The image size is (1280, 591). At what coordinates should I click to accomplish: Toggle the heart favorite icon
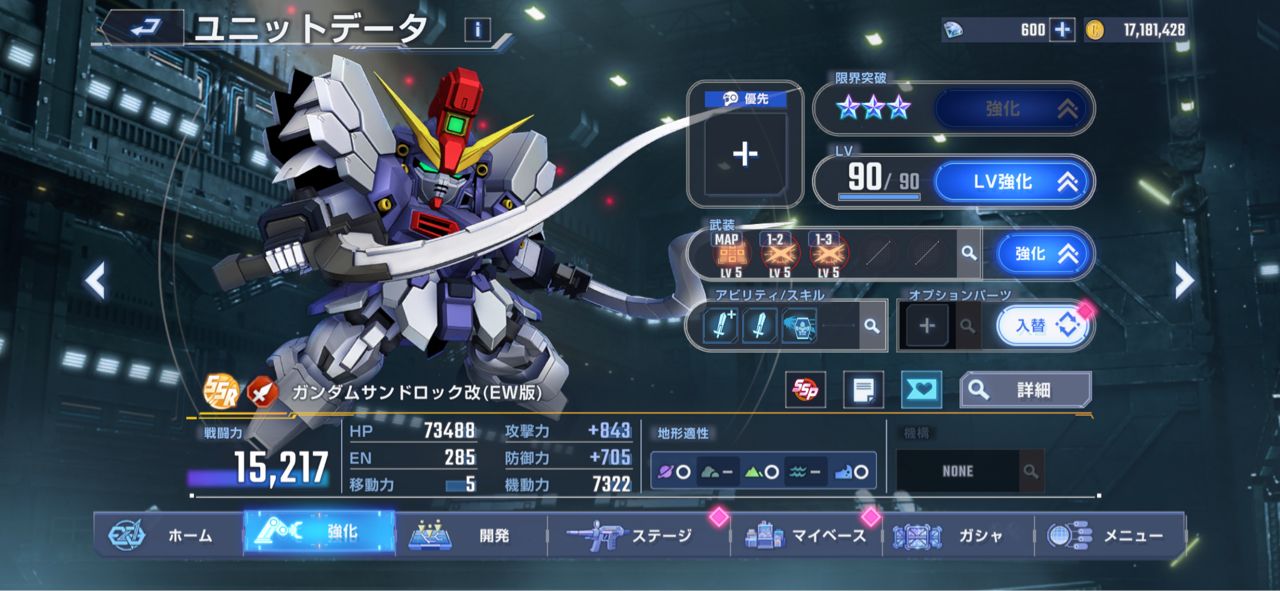coord(921,389)
